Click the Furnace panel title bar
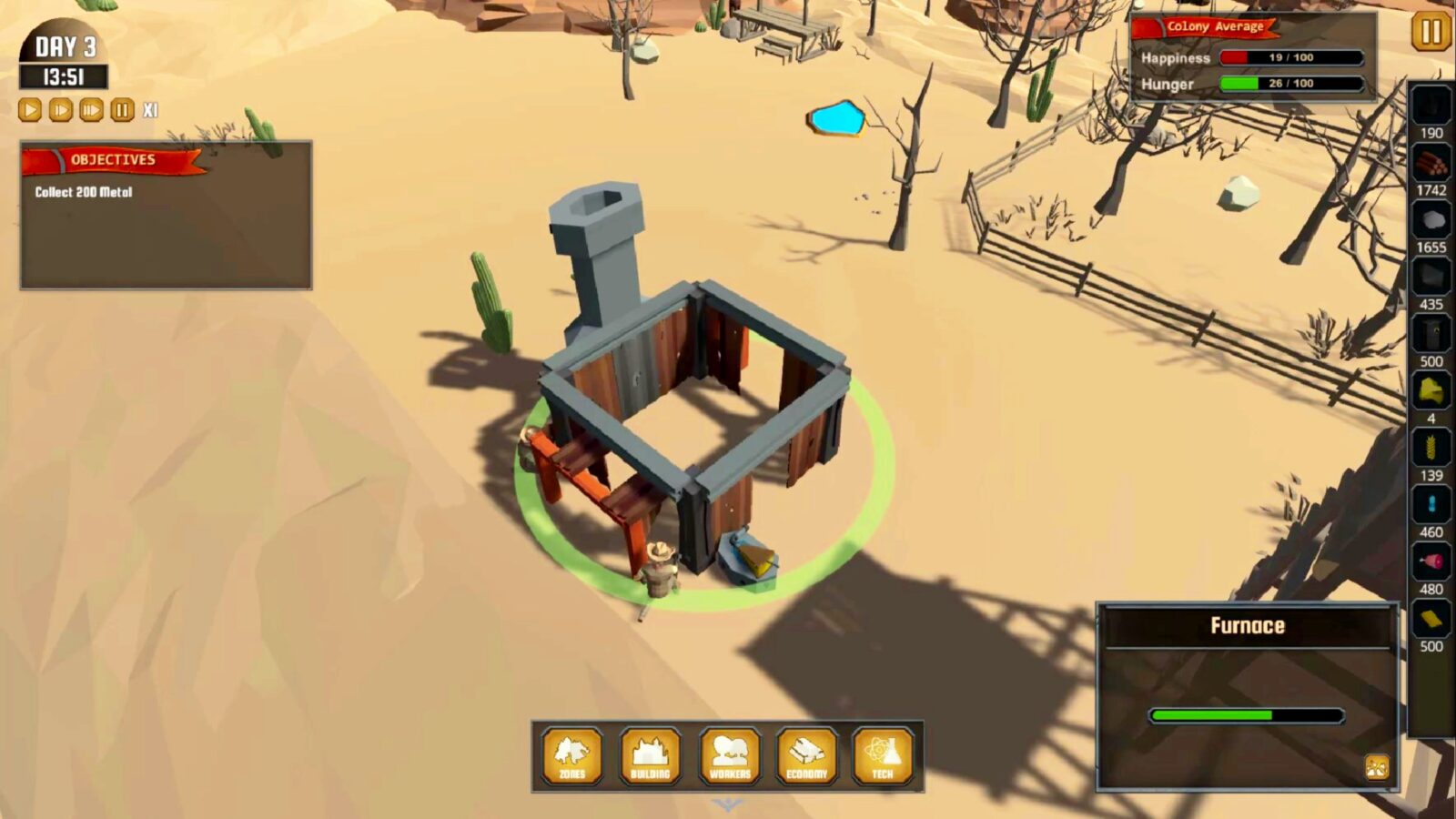1456x819 pixels. pos(1246,625)
